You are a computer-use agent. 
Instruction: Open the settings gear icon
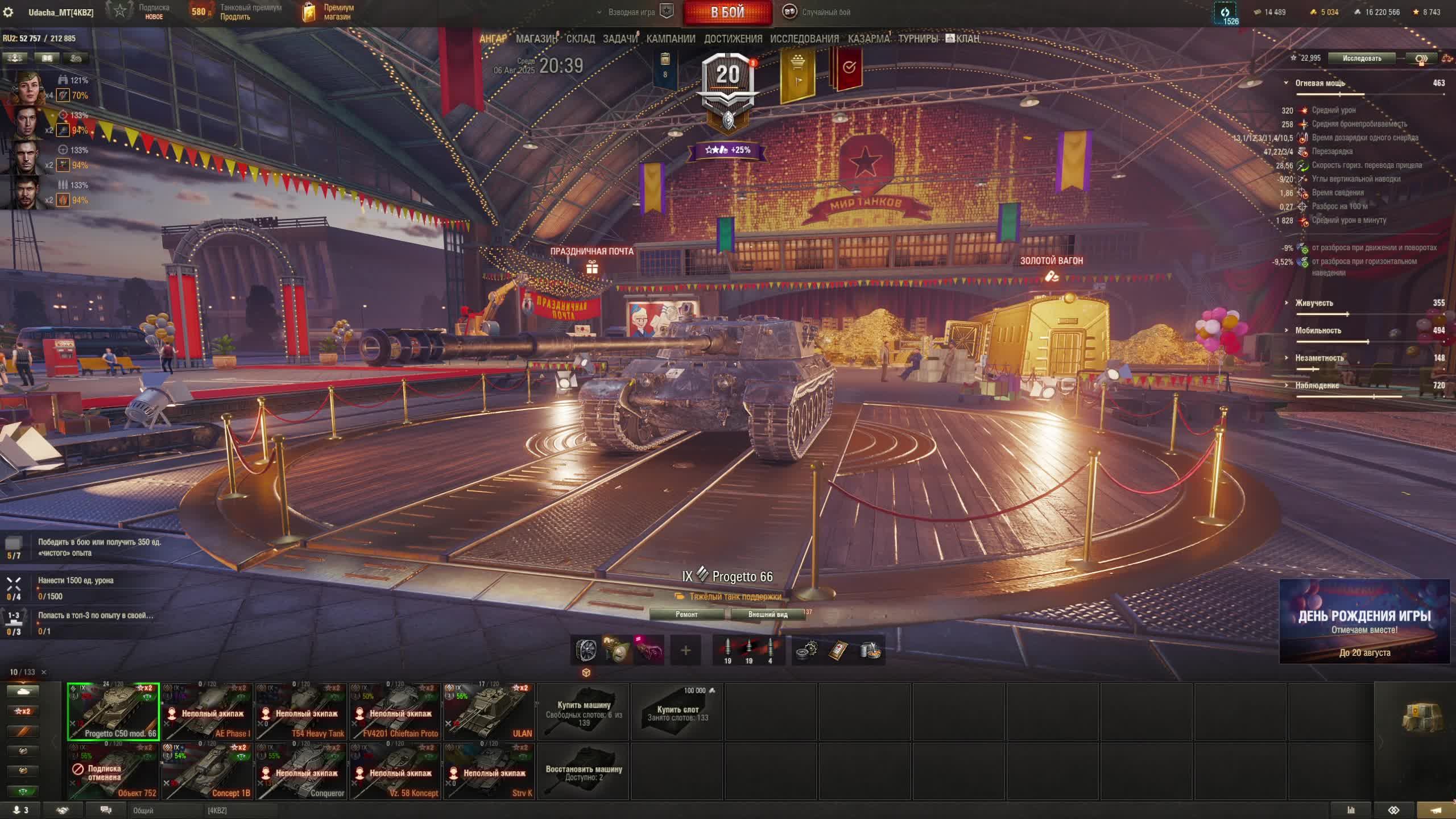pyautogui.click(x=8, y=13)
